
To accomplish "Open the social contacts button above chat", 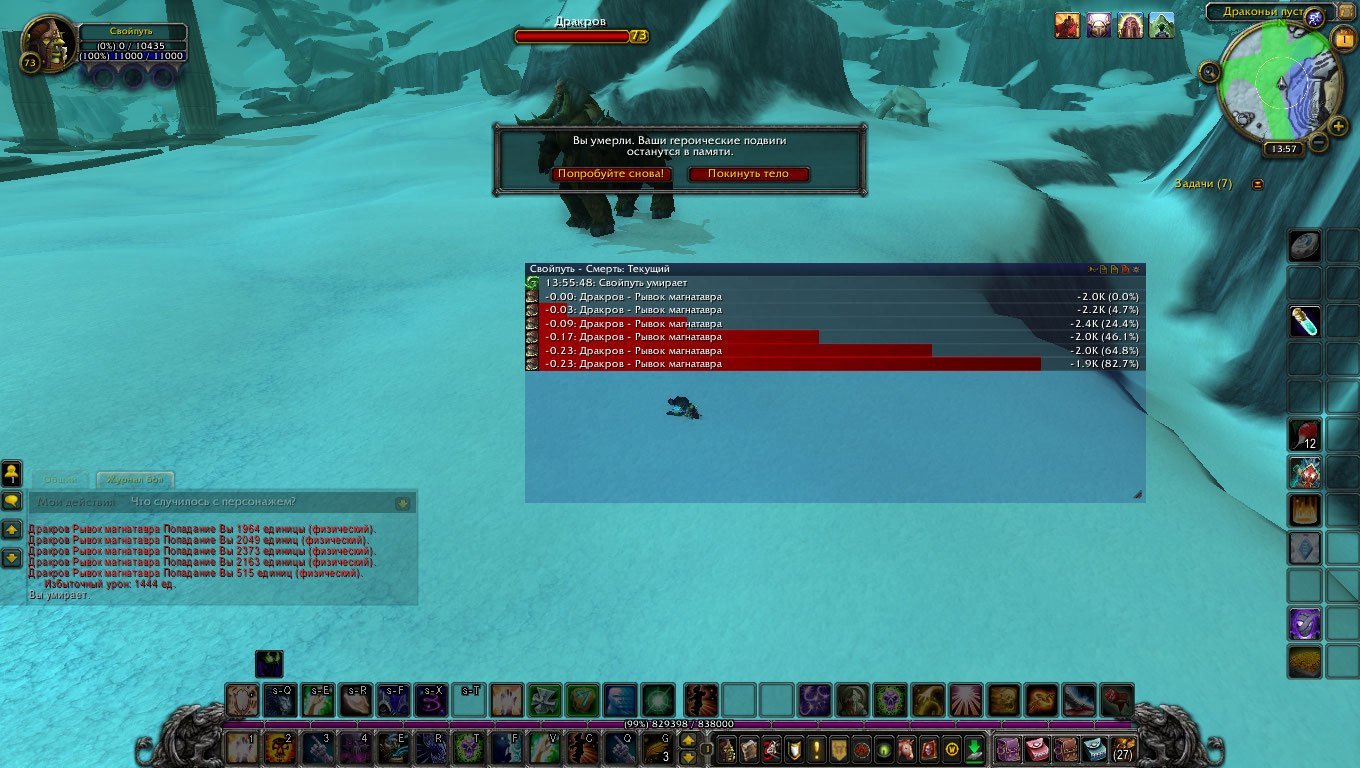I will (x=12, y=471).
